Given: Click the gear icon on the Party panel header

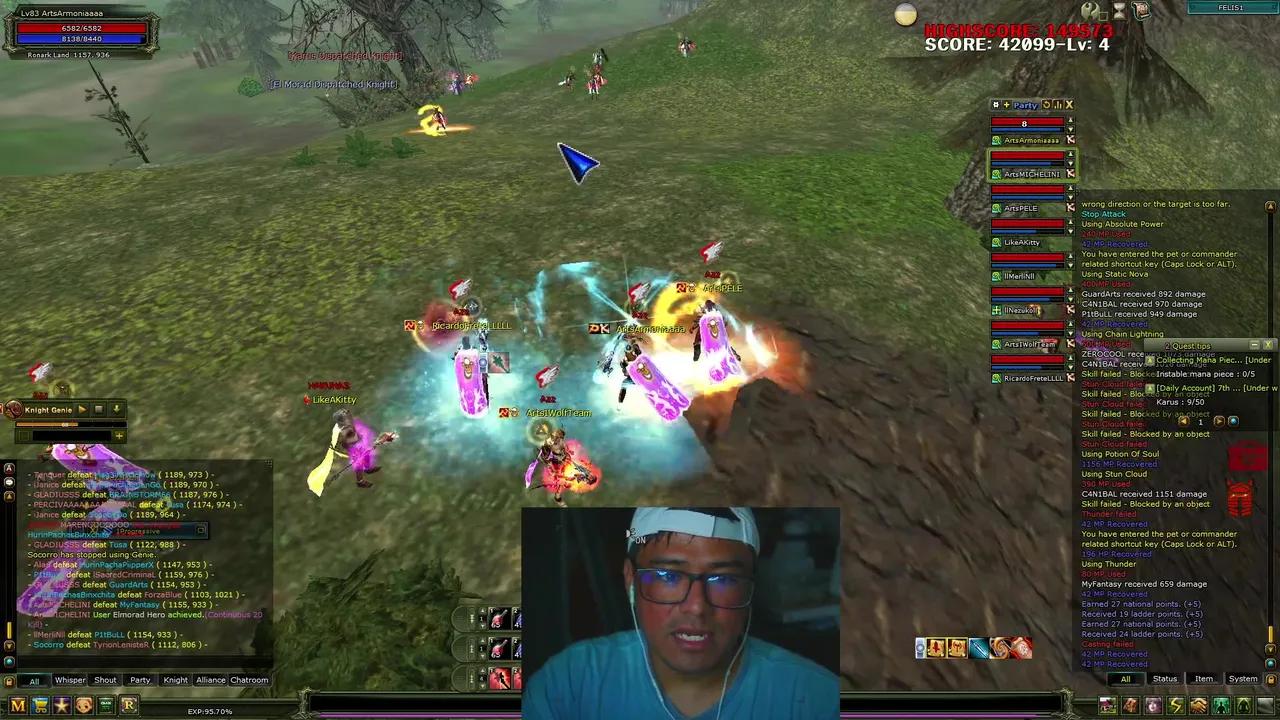Looking at the screenshot, I should pyautogui.click(x=996, y=105).
